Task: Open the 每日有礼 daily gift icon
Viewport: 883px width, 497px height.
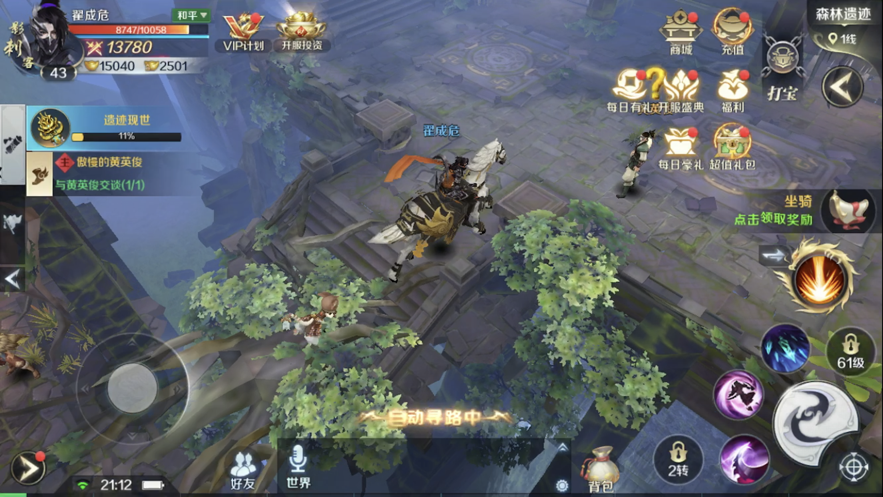Action: coord(632,88)
